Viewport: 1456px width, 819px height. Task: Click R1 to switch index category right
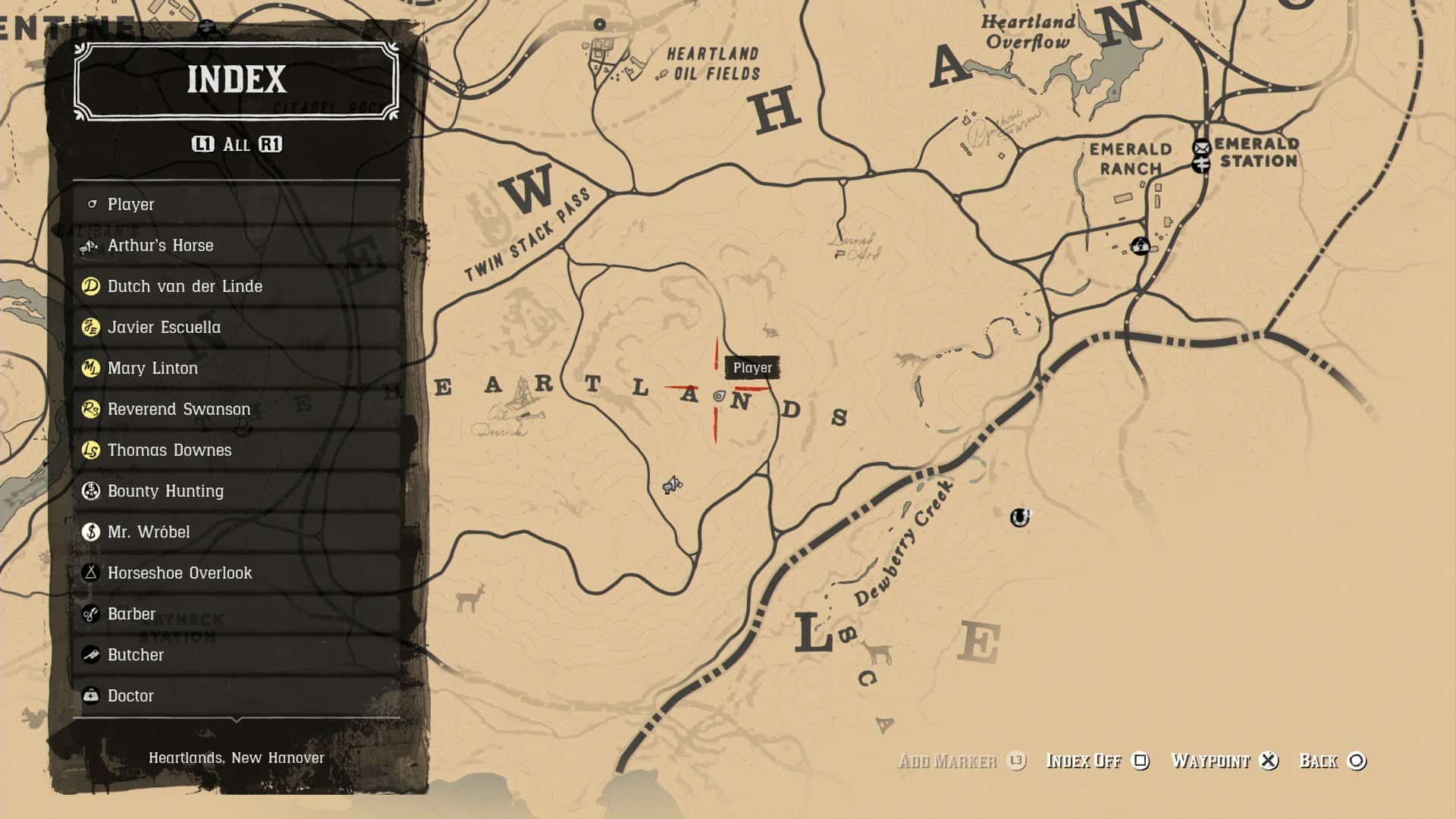271,145
